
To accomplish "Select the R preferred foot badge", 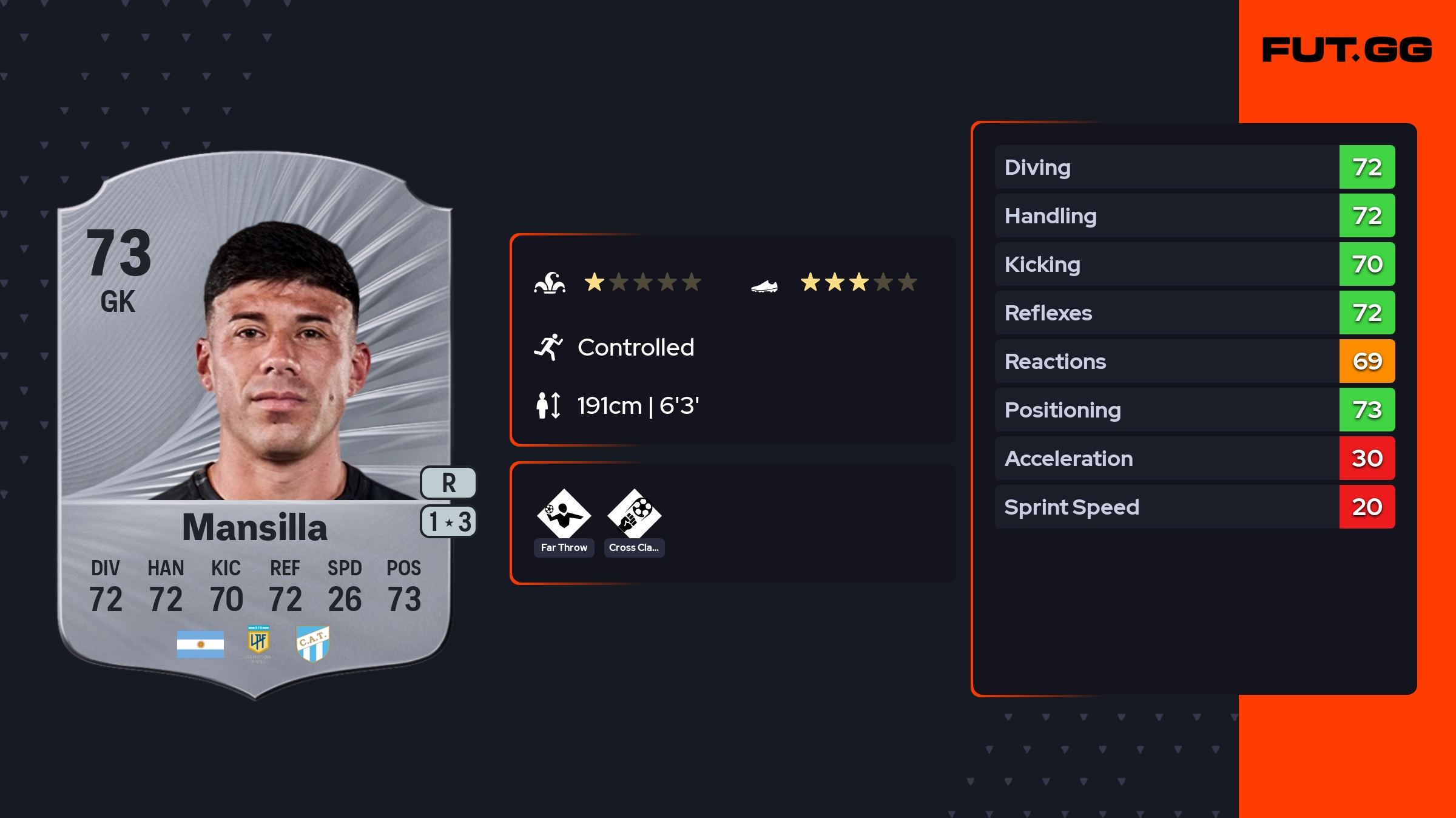I will click(x=448, y=483).
